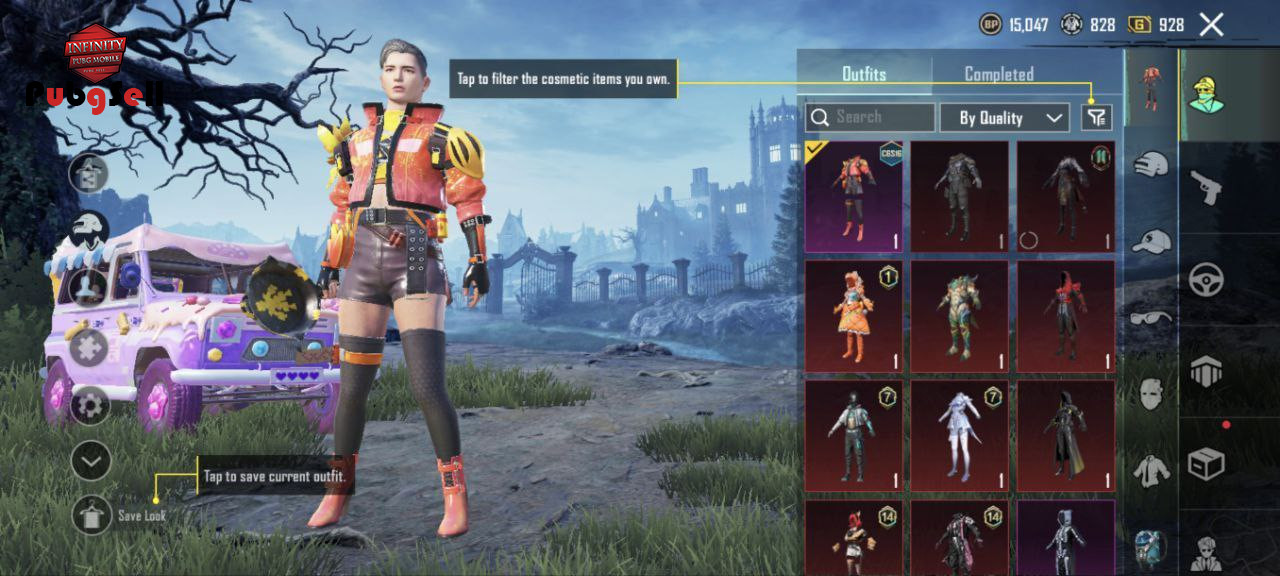Open the steering wheel vehicle category
Screen dimensions: 1280x576
[x=1206, y=280]
